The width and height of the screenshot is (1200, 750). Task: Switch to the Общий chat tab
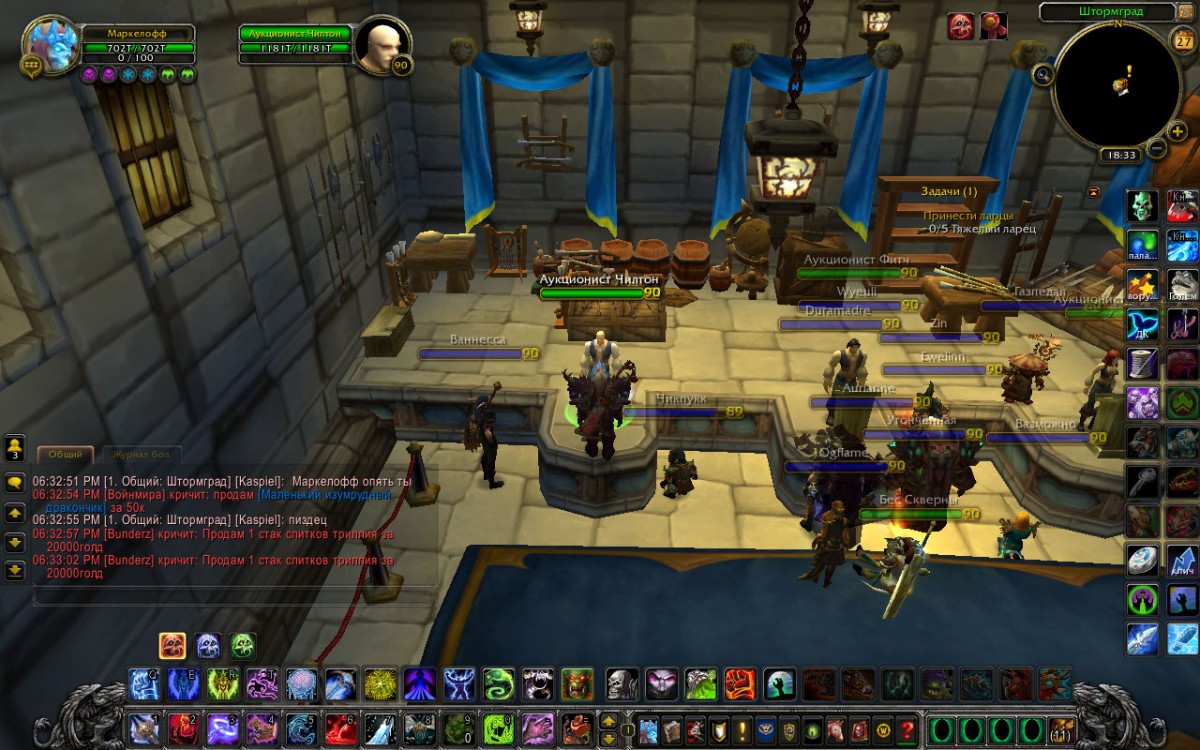[66, 454]
